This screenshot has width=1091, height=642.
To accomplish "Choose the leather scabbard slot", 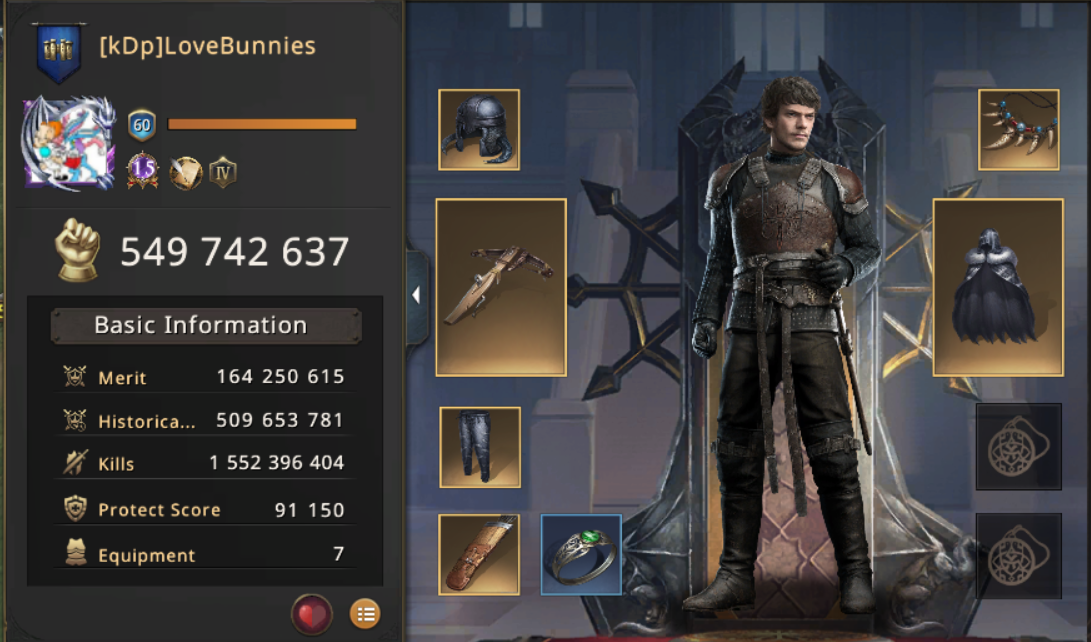I will point(479,554).
